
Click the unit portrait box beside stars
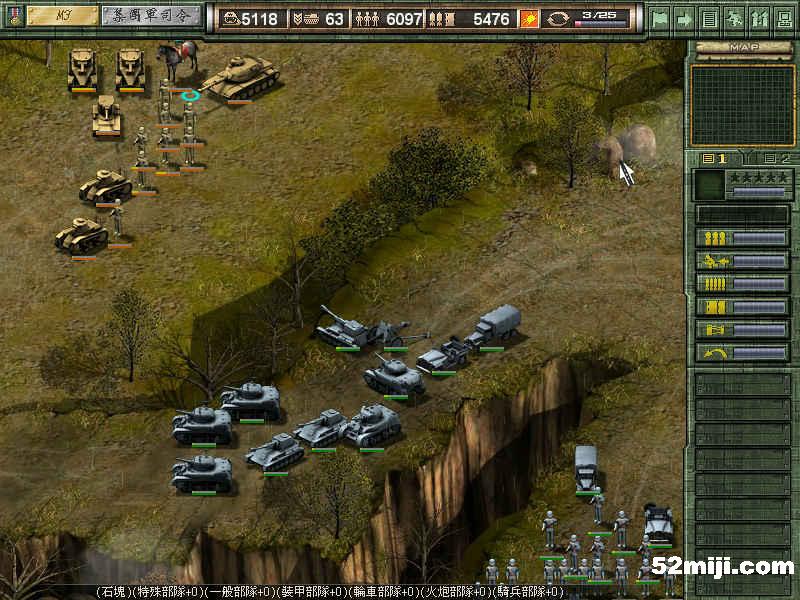tap(709, 184)
